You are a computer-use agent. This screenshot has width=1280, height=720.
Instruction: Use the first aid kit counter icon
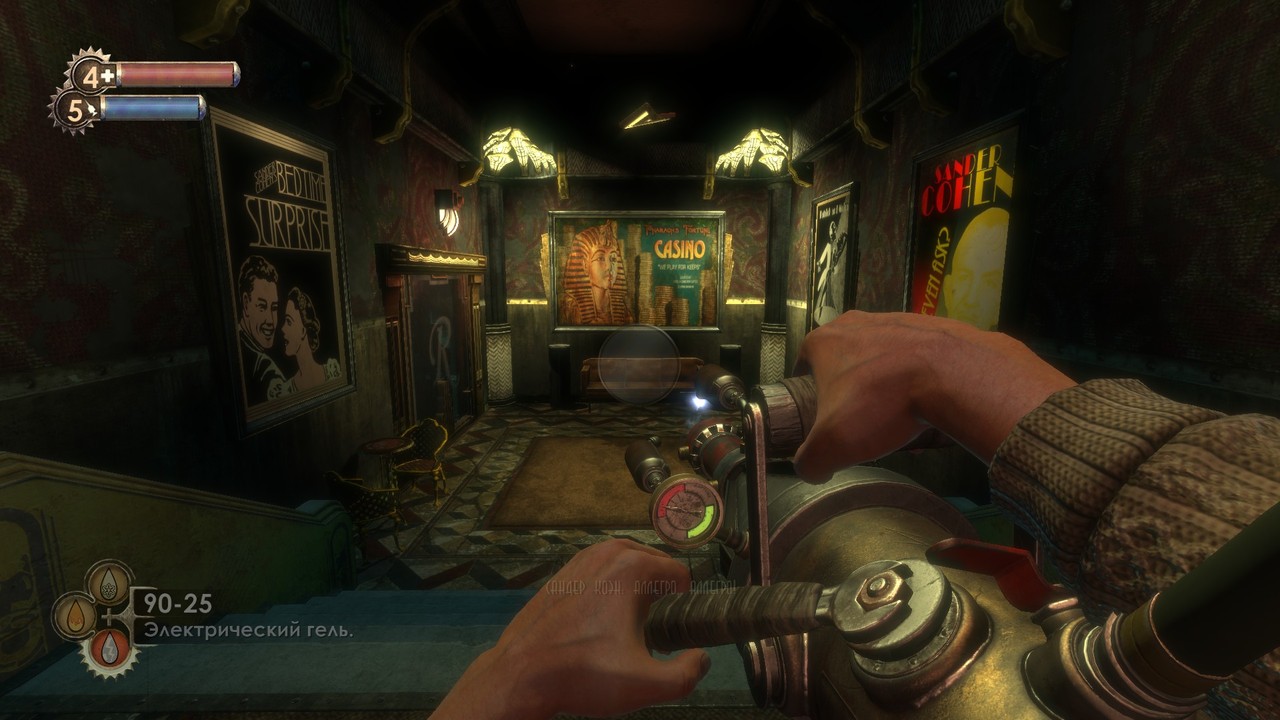pos(93,75)
